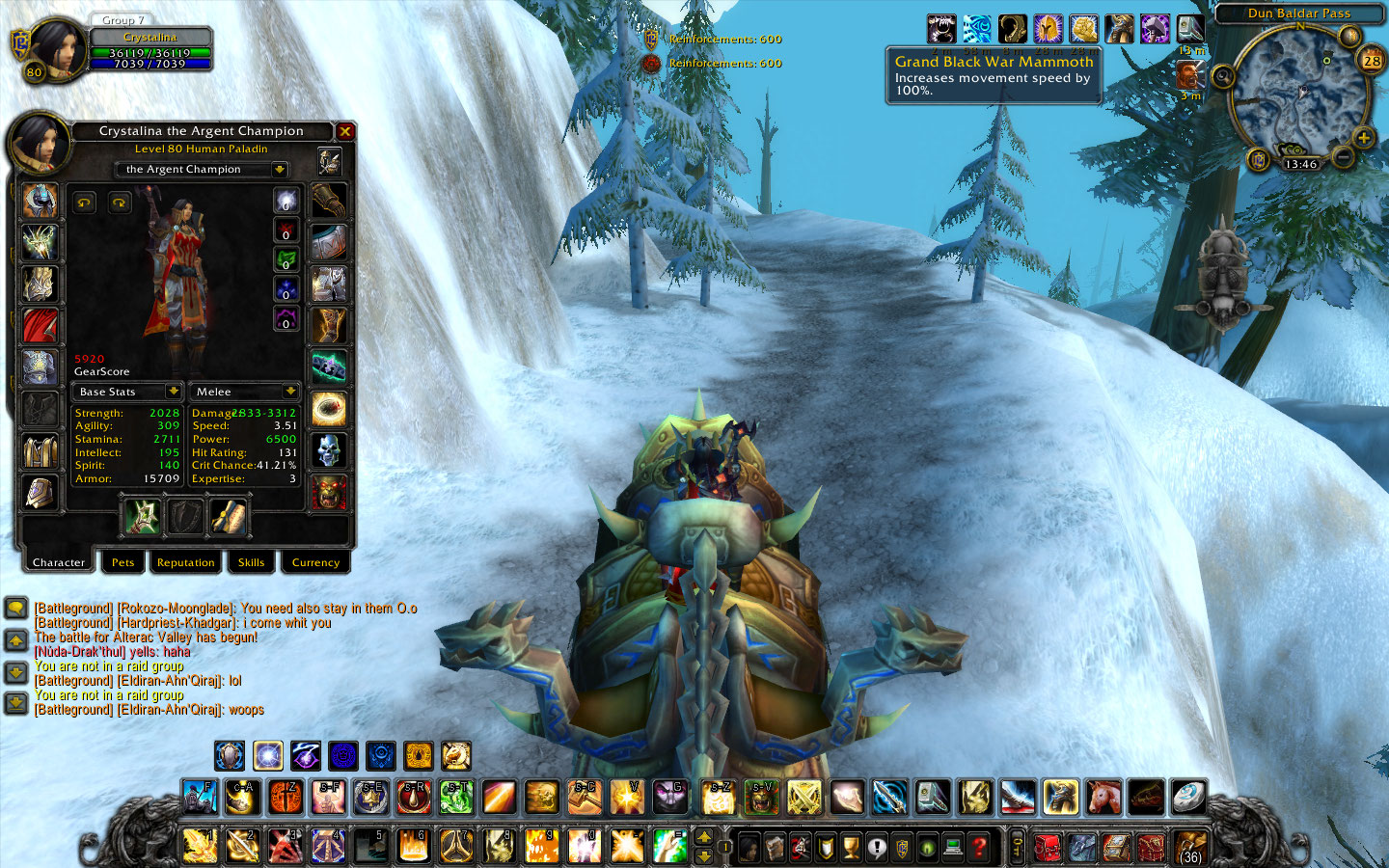Expand the Melee stats dropdown
Image resolution: width=1389 pixels, height=868 pixels.
(x=289, y=392)
